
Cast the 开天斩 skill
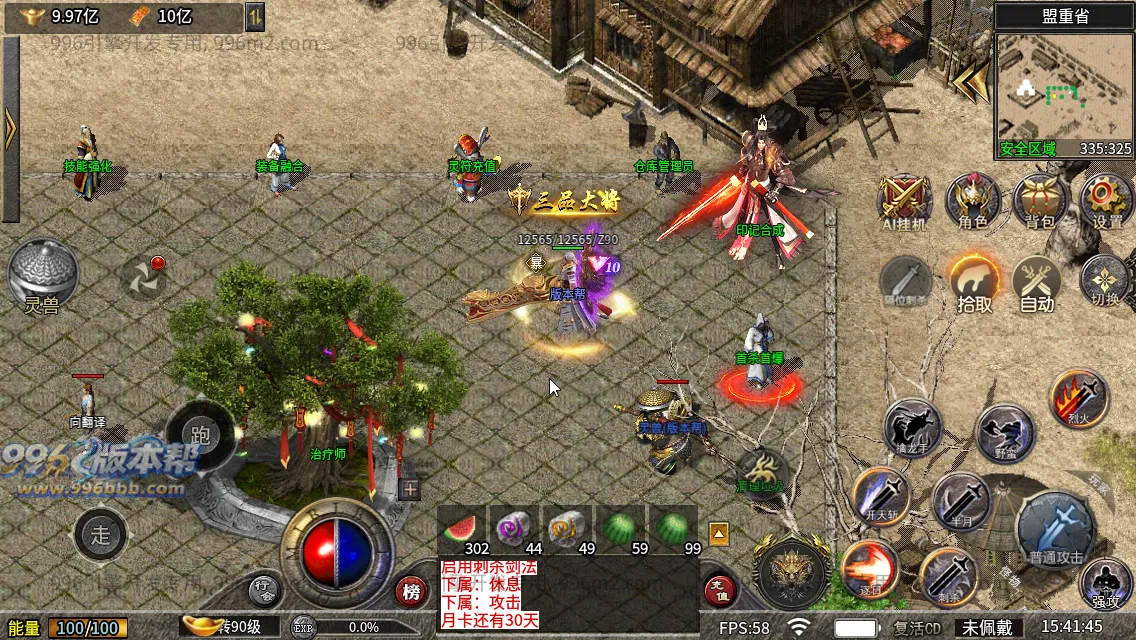pos(880,496)
